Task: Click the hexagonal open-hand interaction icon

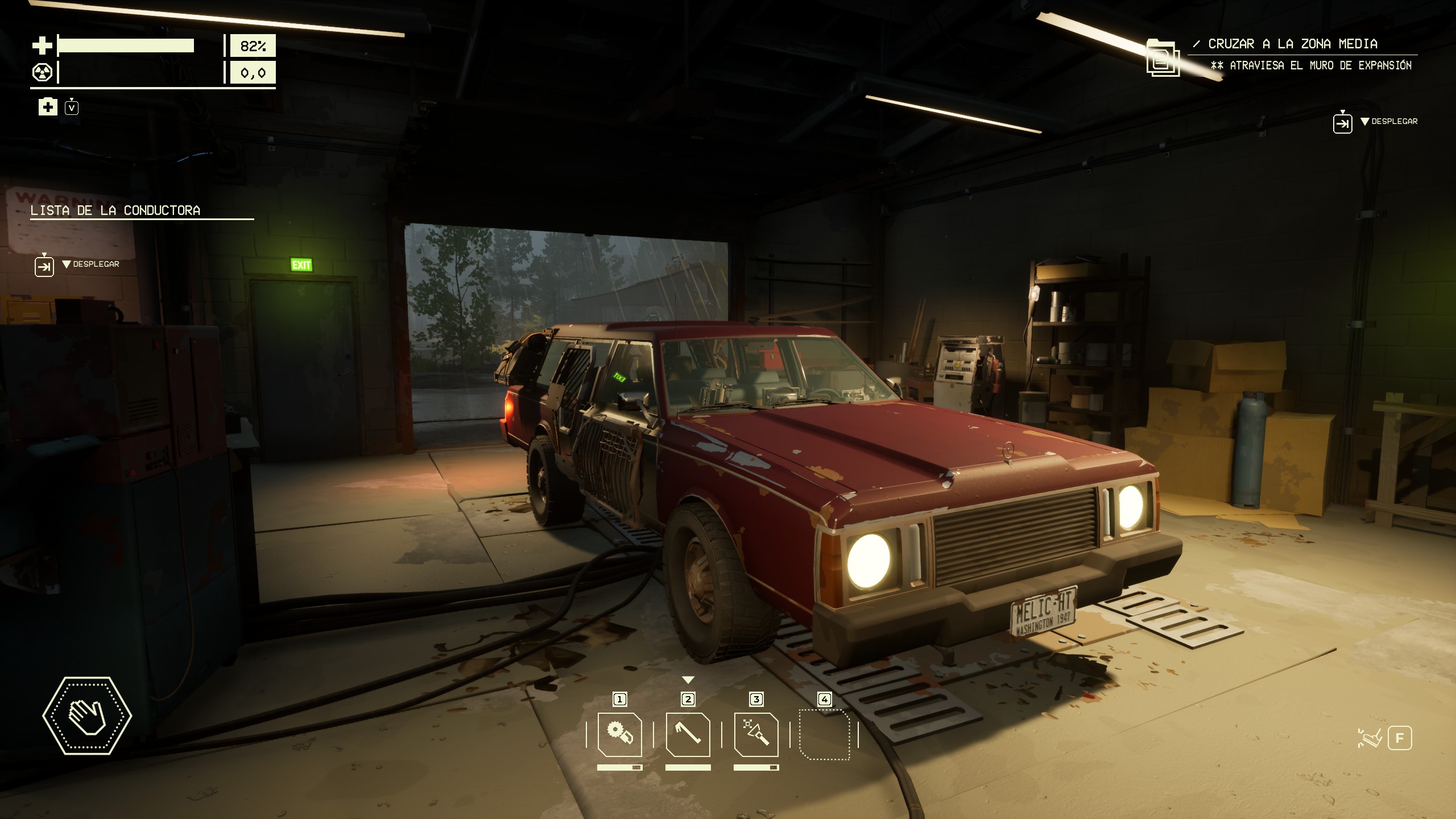Action: 87,715
